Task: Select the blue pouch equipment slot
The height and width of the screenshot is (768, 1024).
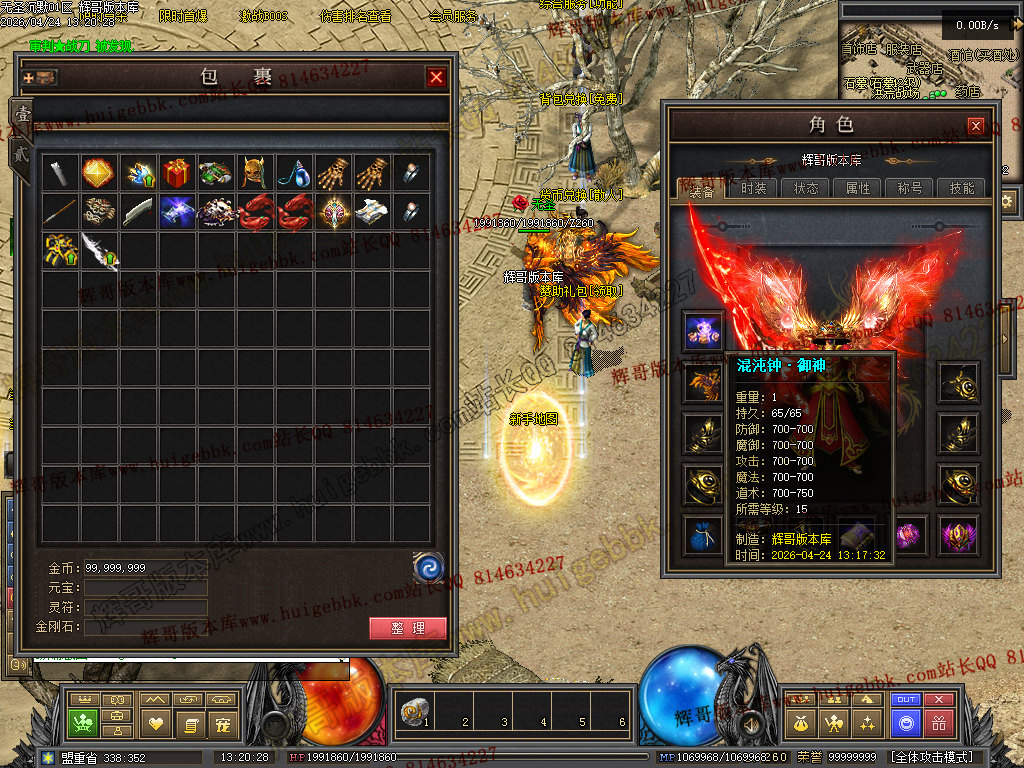Action: [703, 535]
